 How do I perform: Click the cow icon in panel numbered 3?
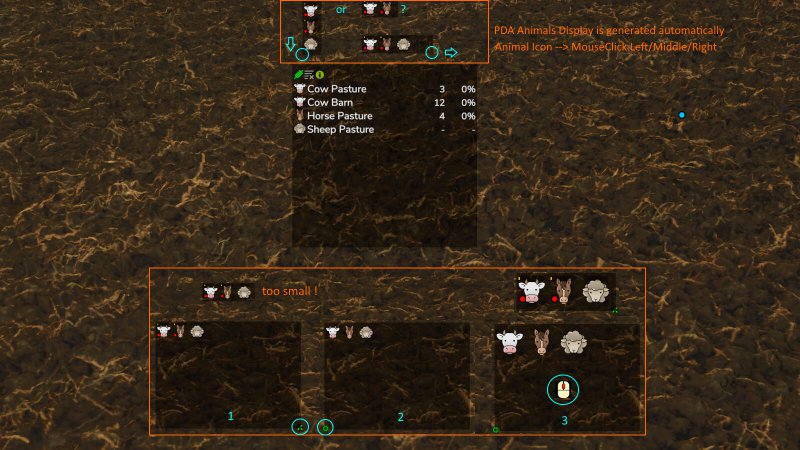click(x=510, y=342)
